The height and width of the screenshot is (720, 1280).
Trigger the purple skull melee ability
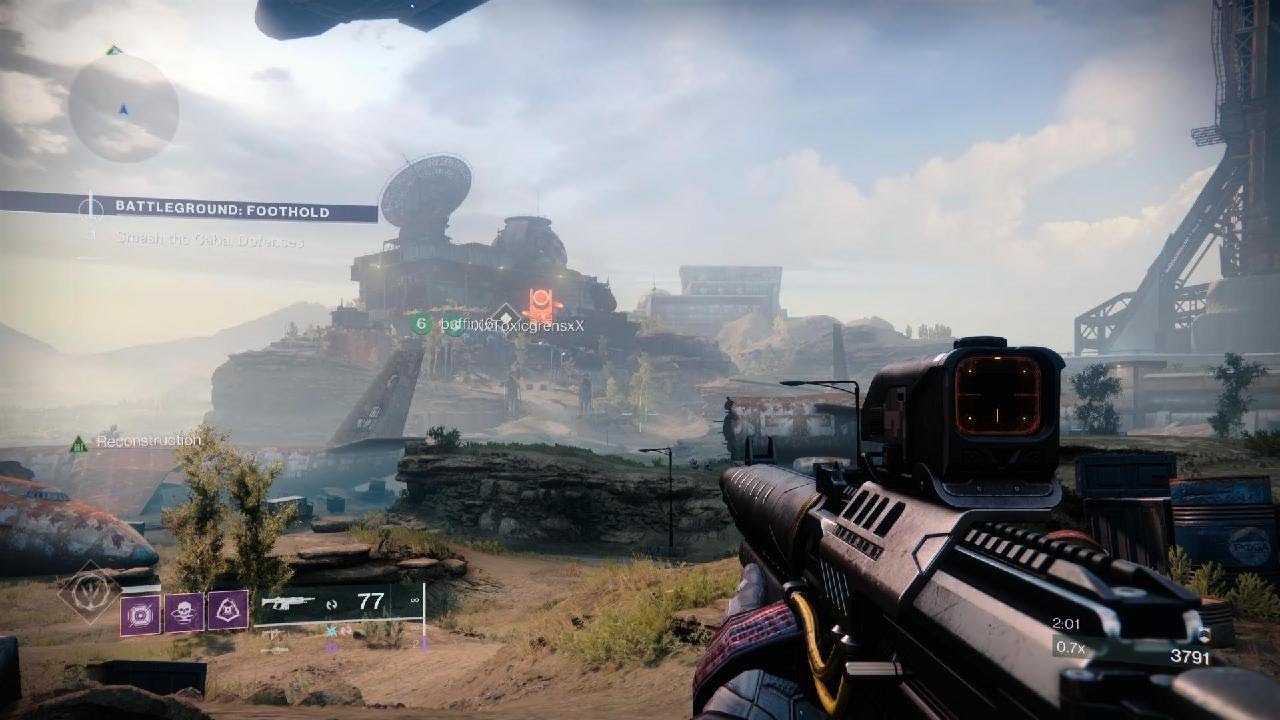point(184,612)
